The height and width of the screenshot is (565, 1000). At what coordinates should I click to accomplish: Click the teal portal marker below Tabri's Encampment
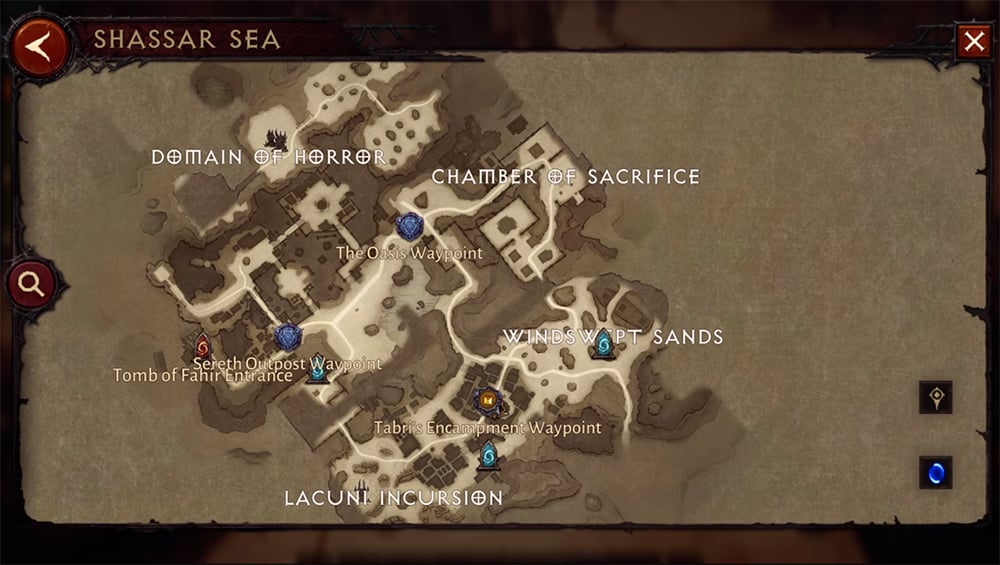(489, 455)
